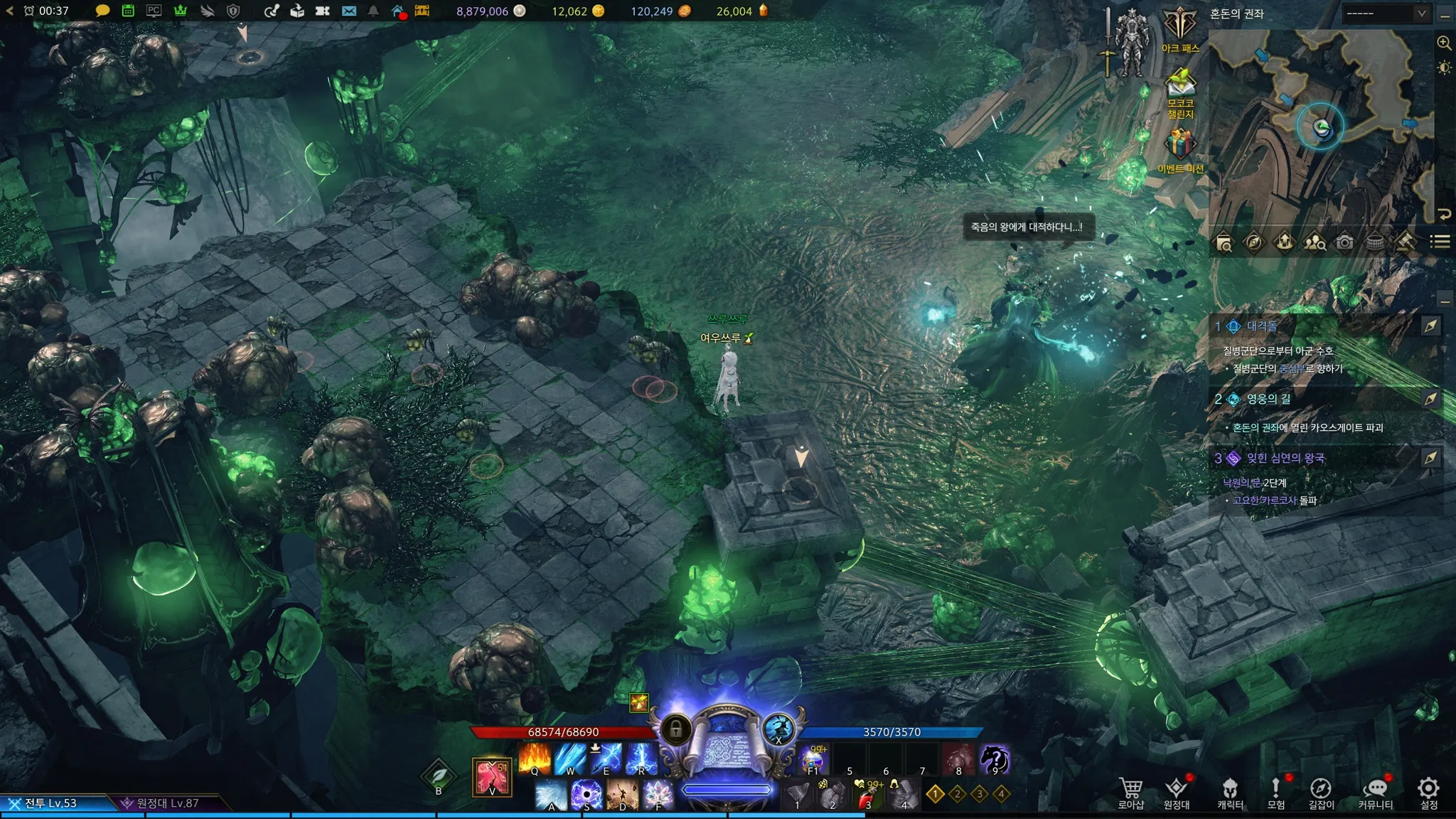Viewport: 1456px width, 819px height.
Task: Use the mount horse icon in slot 9
Action: point(995,759)
